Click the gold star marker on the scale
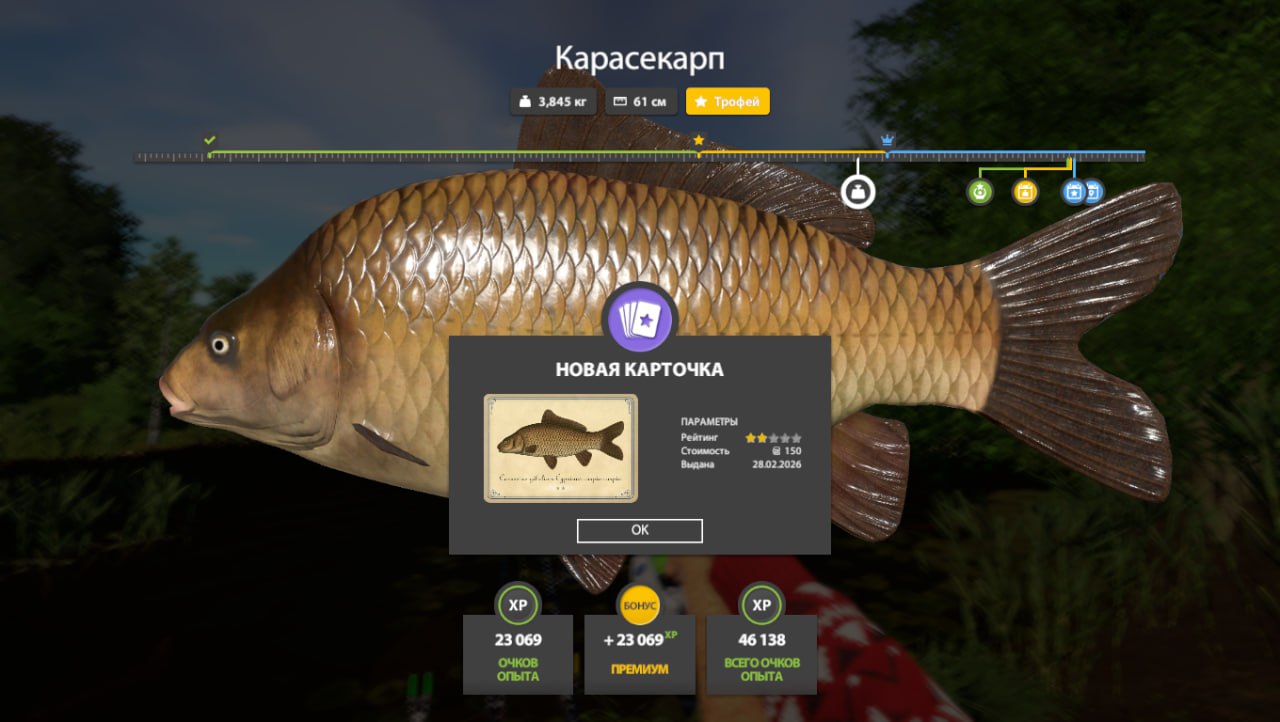The width and height of the screenshot is (1280, 722). [698, 141]
